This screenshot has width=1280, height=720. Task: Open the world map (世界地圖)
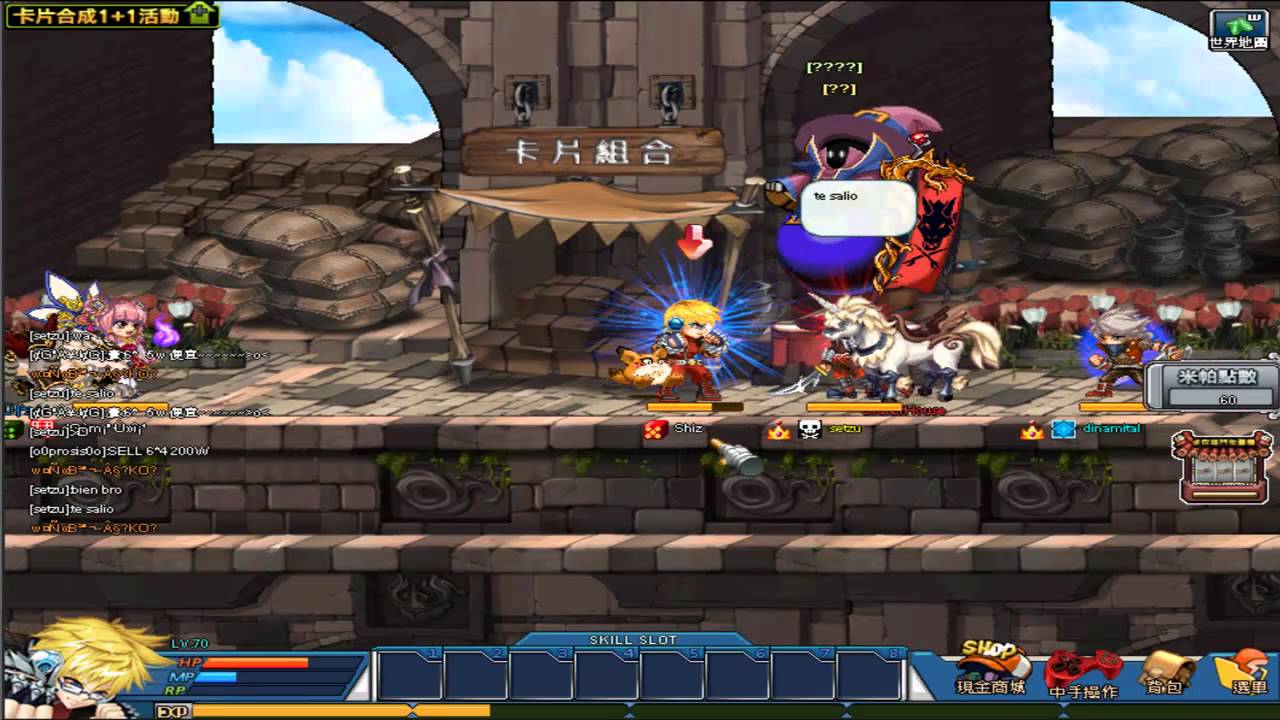(x=1238, y=30)
